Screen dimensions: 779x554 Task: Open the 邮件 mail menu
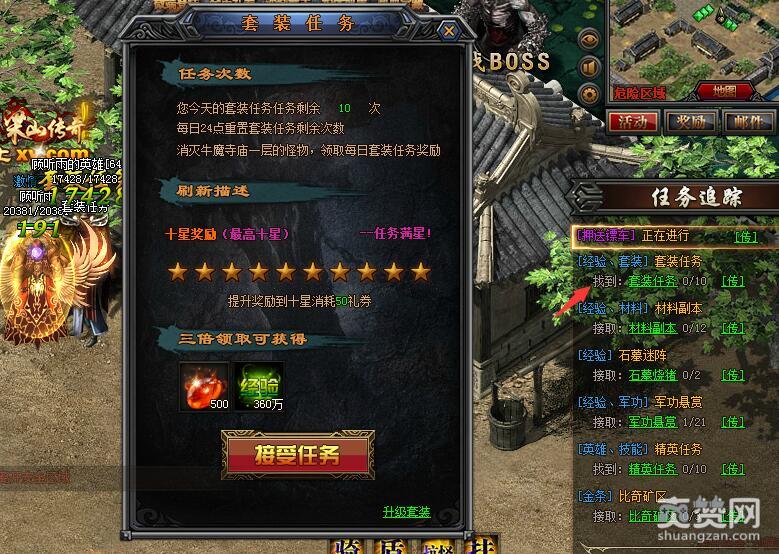coord(747,121)
